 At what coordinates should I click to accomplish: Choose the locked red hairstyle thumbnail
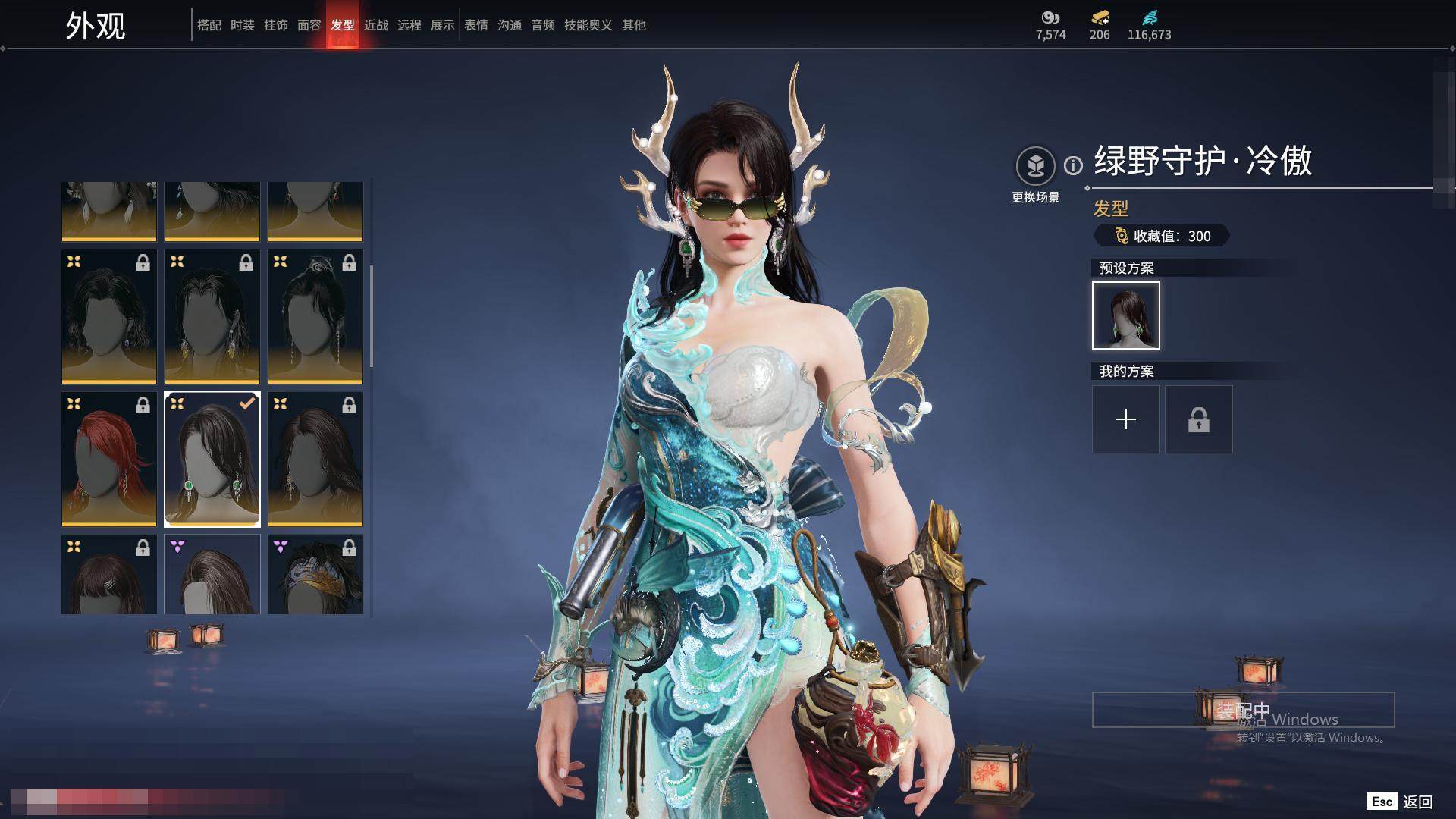(x=109, y=460)
